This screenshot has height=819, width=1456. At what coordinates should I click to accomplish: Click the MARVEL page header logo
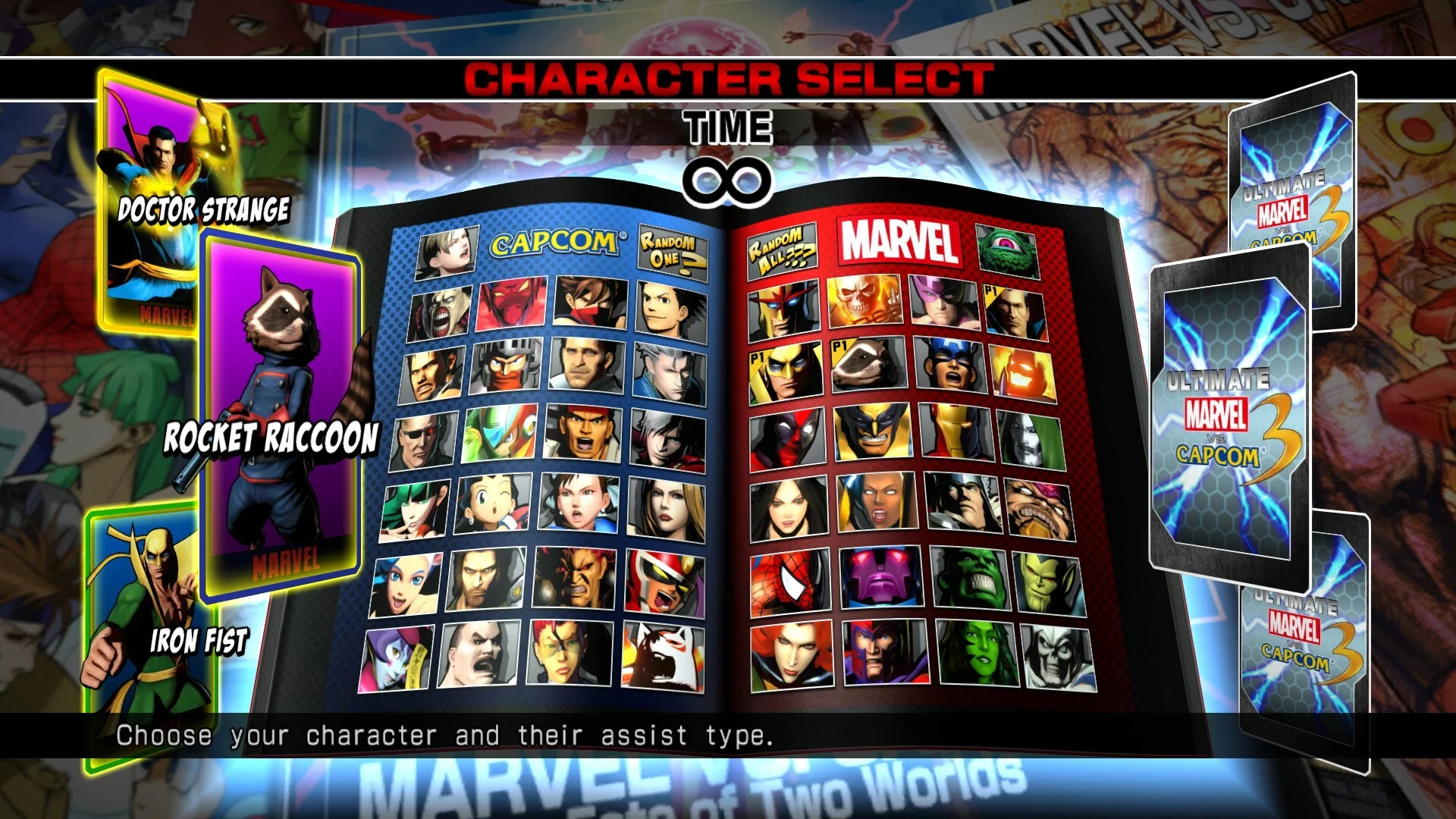(902, 243)
